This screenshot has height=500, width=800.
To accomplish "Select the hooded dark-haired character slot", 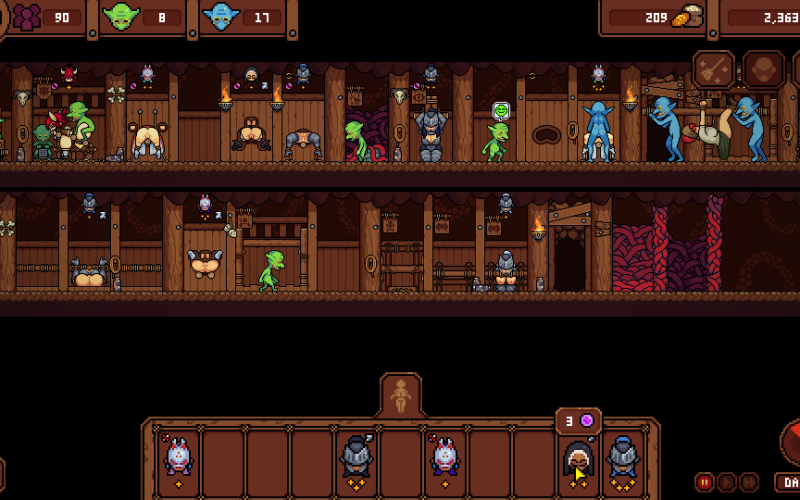I will pyautogui.click(x=578, y=461).
